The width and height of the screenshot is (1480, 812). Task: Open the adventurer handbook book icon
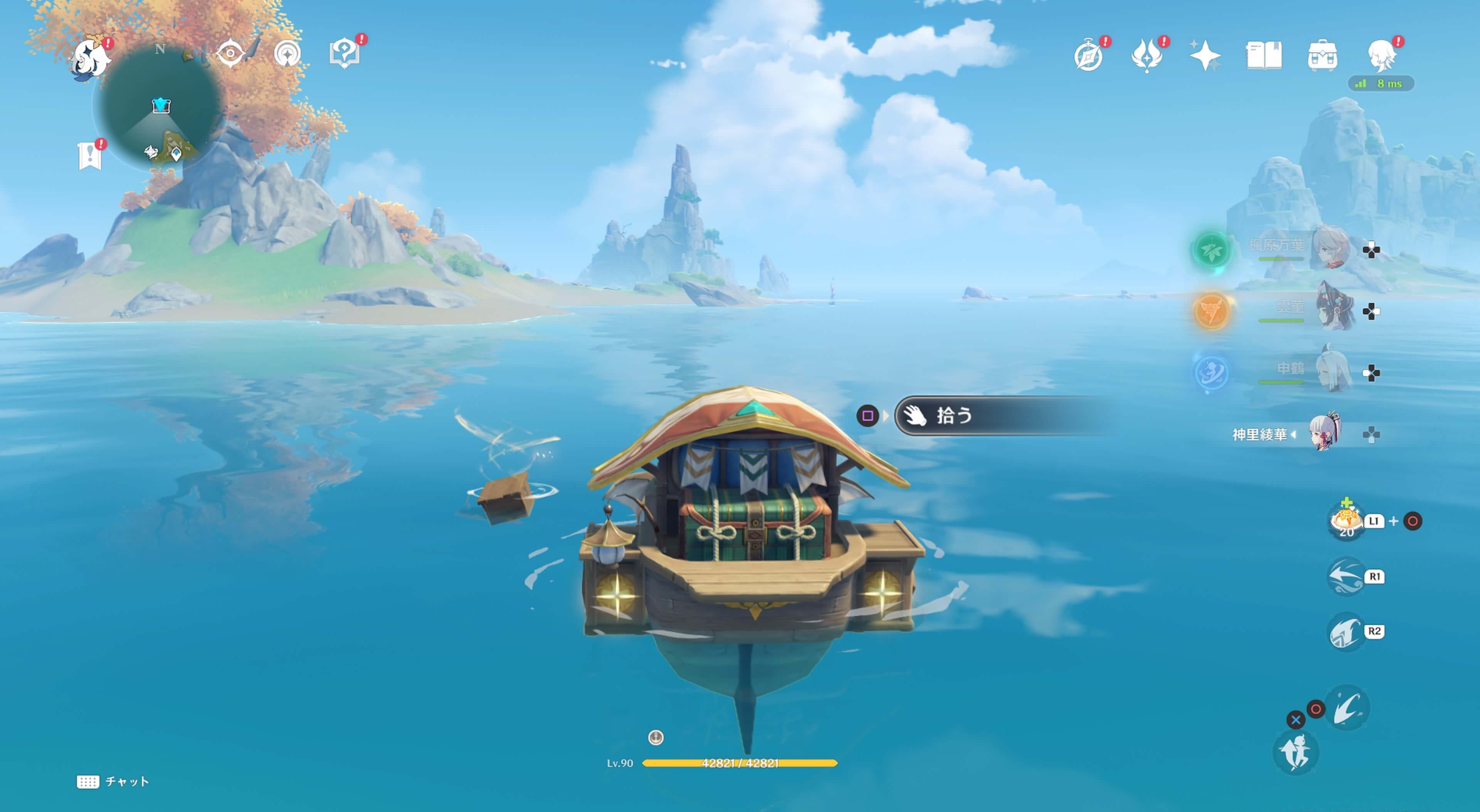pyautogui.click(x=1263, y=56)
